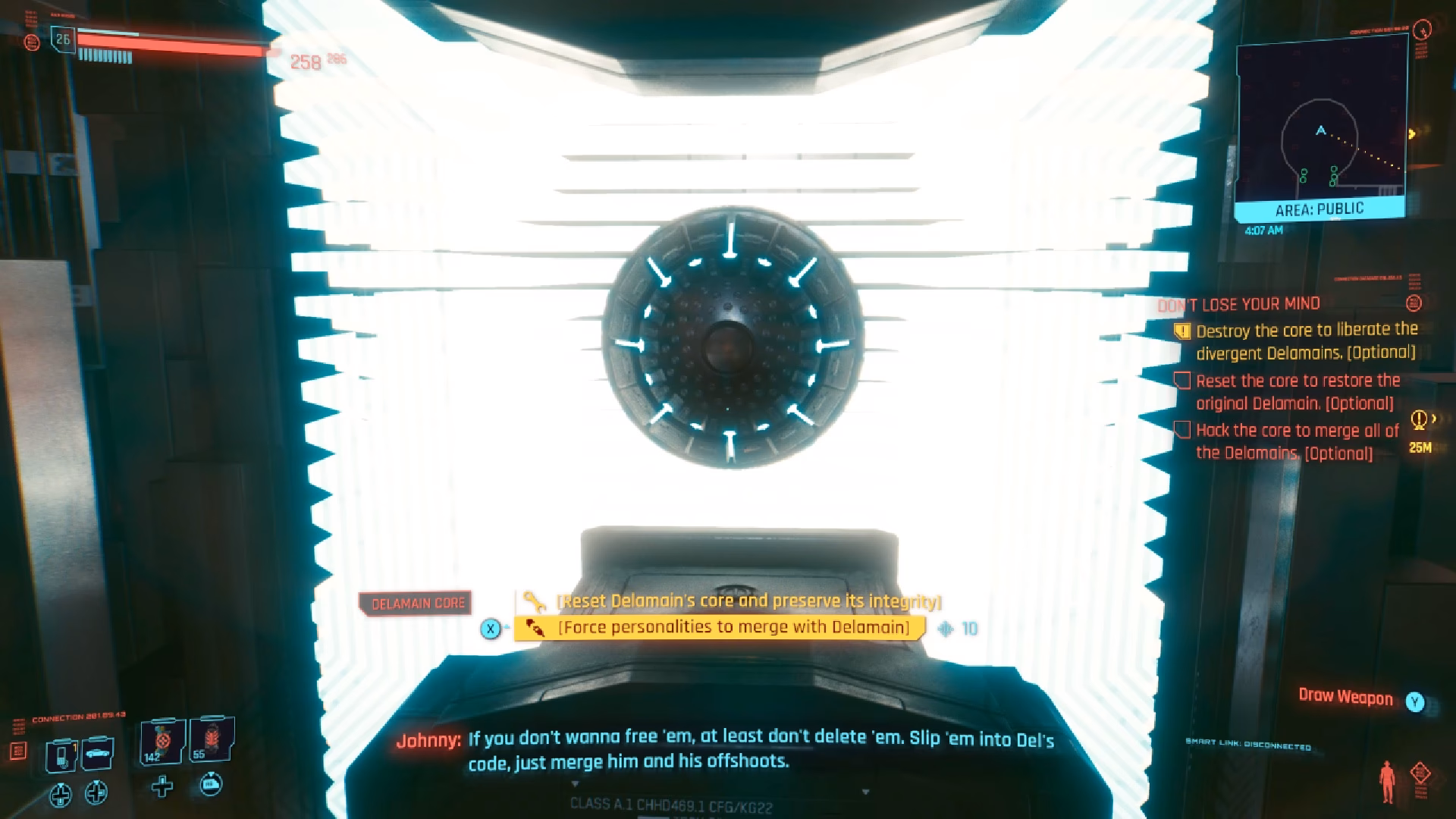This screenshot has width=1456, height=819.
Task: Choose Reset Delamain's core and preserve its integrity
Action: 748,601
